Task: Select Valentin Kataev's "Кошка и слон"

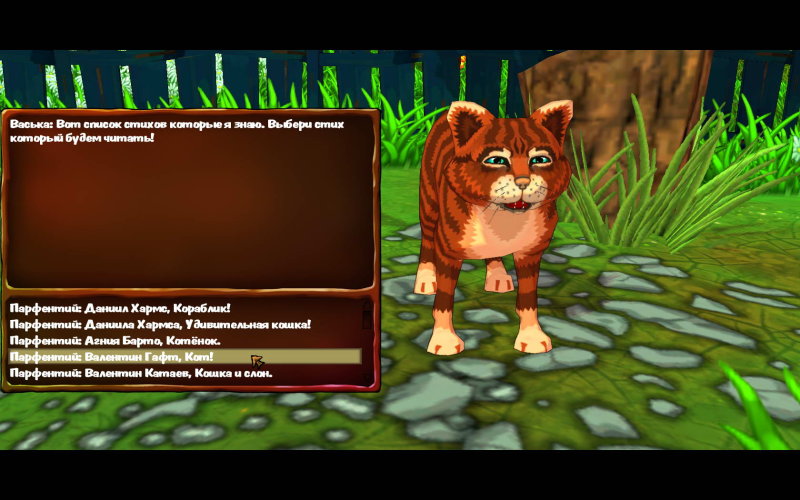Action: 141,373
